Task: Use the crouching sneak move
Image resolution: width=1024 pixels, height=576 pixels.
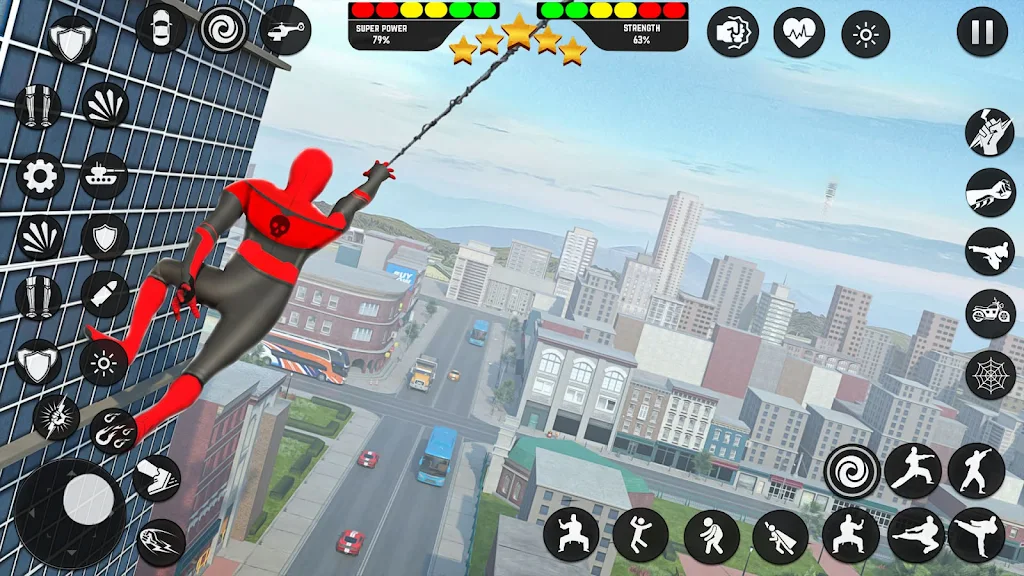Action: tap(711, 535)
